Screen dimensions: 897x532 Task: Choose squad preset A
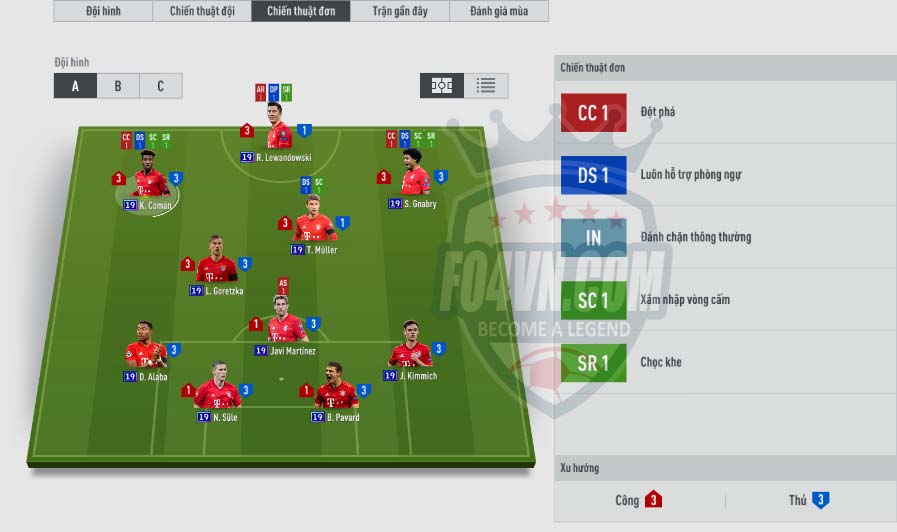[x=75, y=86]
